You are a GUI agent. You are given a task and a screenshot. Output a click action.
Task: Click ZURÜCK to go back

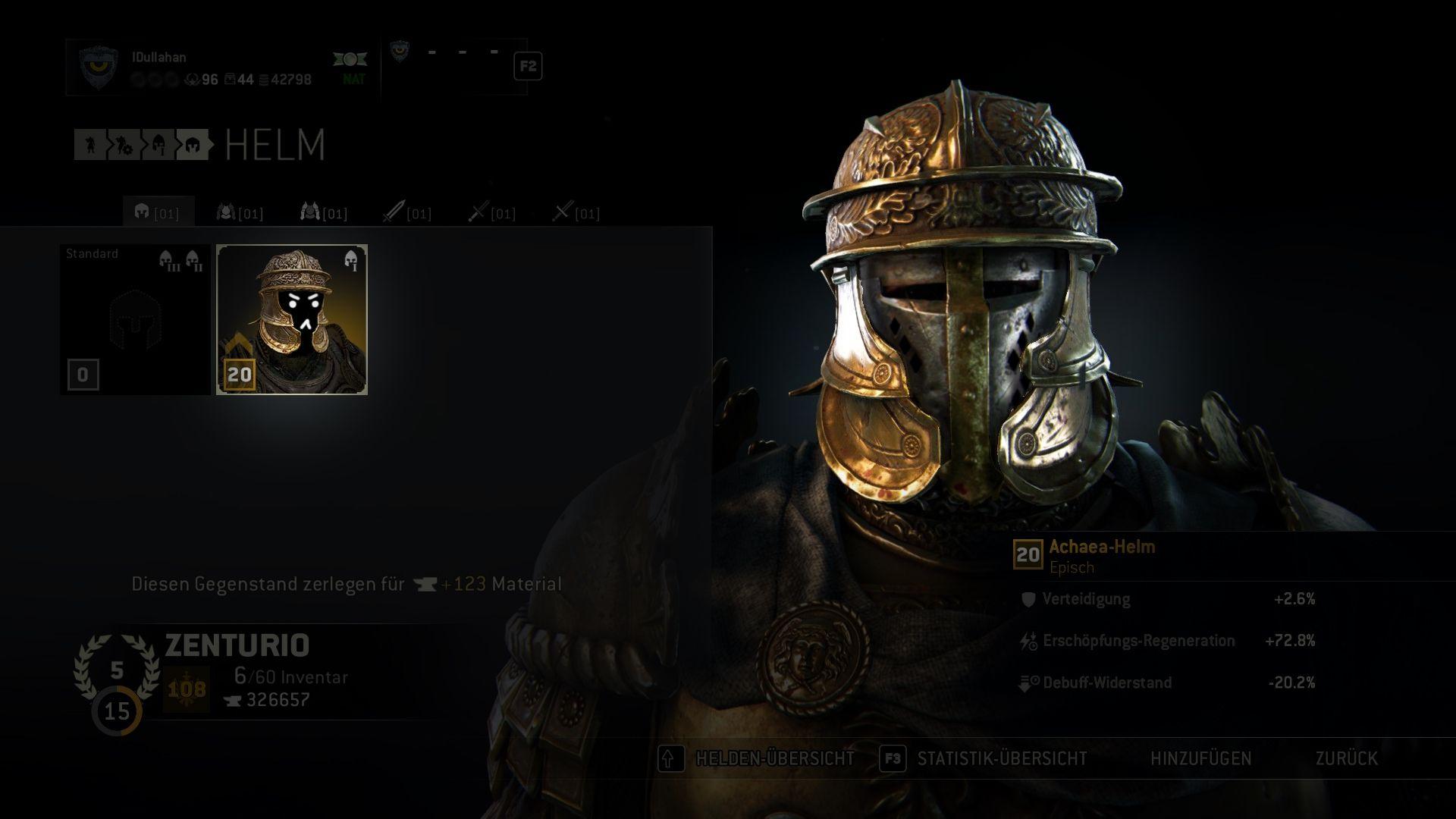[x=1346, y=758]
